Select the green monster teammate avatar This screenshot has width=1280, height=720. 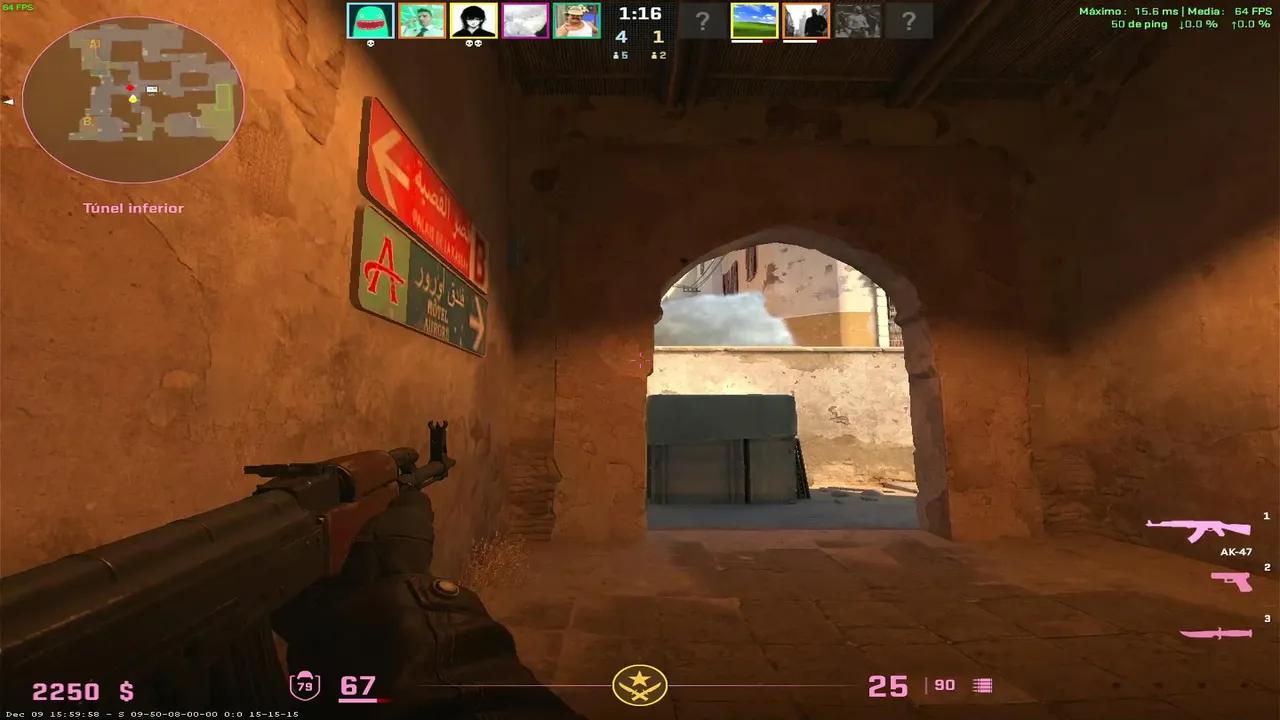(370, 20)
